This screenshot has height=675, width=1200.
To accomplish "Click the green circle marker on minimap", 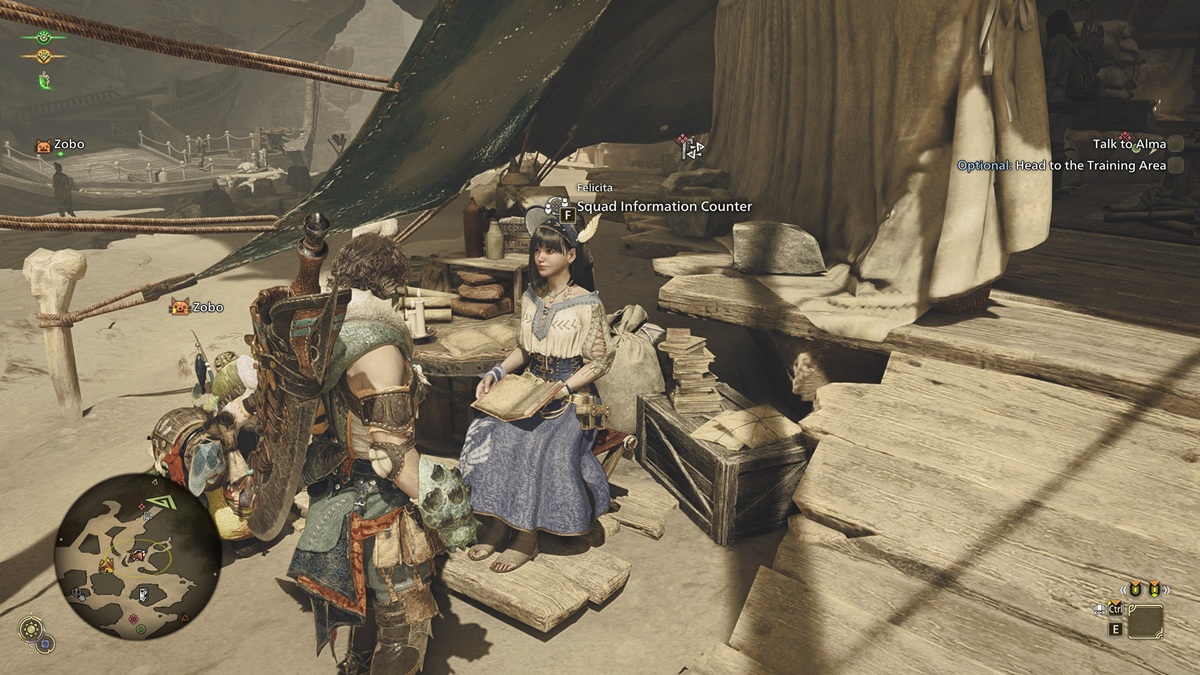I will click(x=141, y=628).
